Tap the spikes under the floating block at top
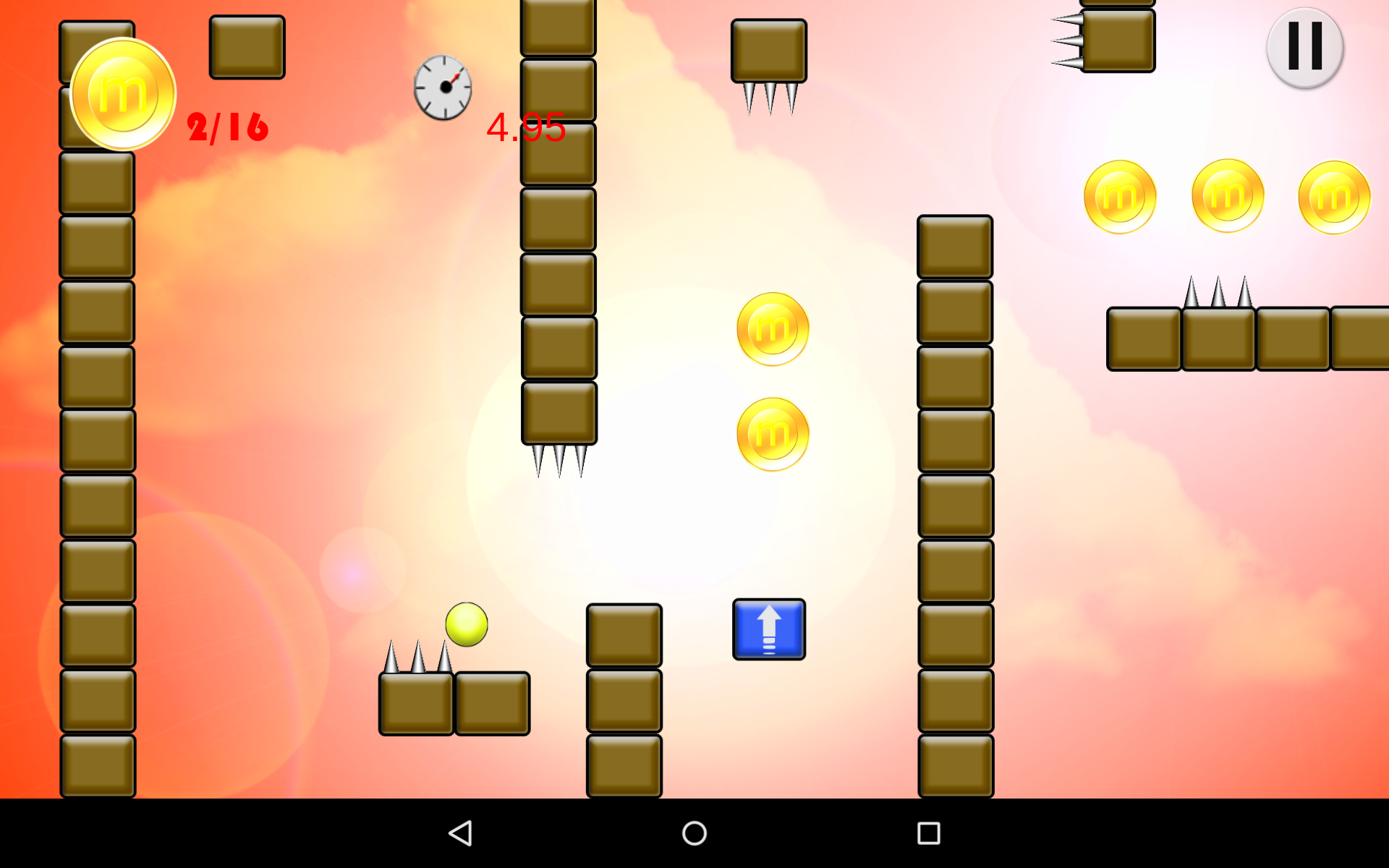This screenshot has height=868, width=1389. tap(770, 98)
